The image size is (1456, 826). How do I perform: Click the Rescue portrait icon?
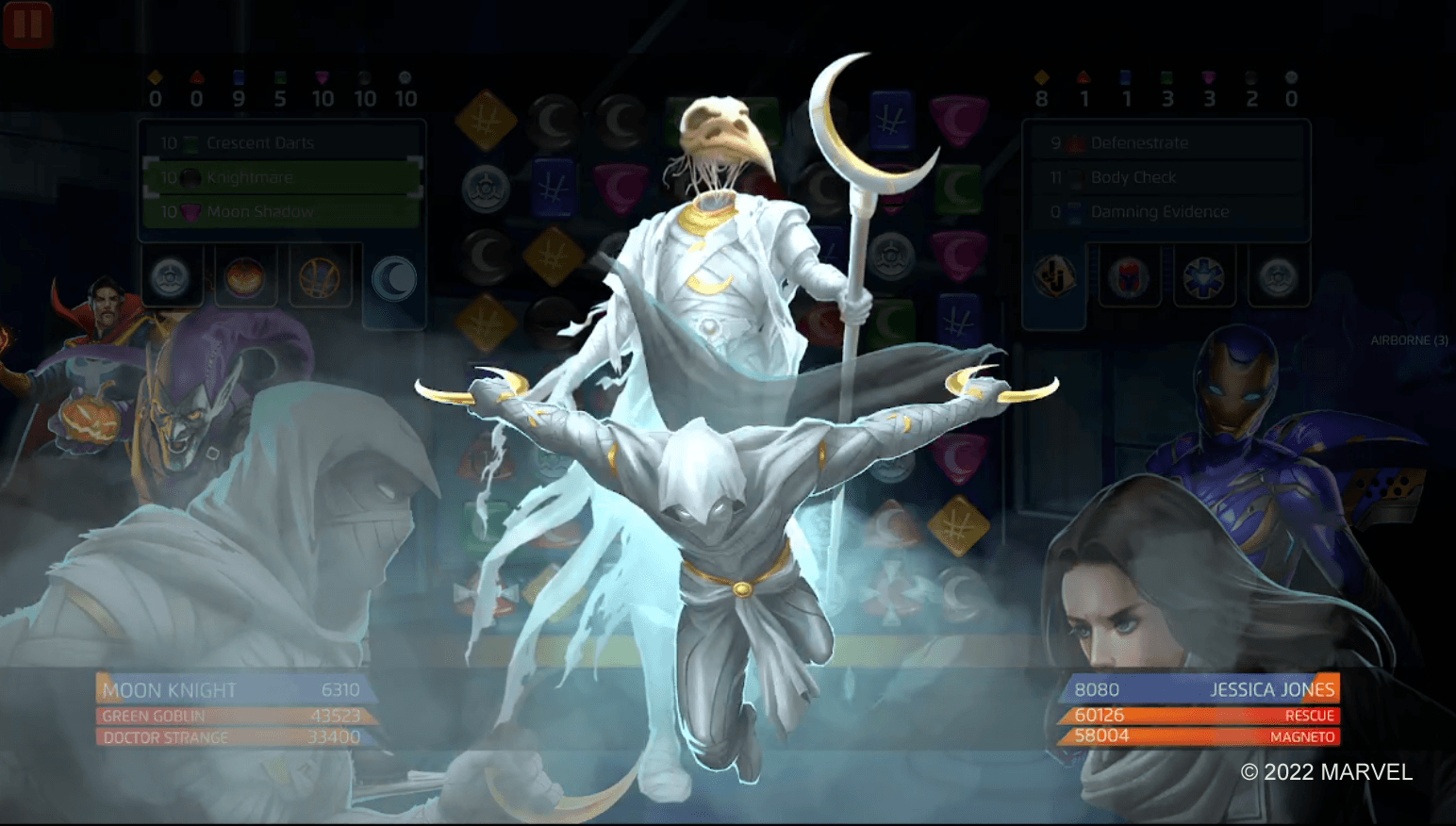1204,276
